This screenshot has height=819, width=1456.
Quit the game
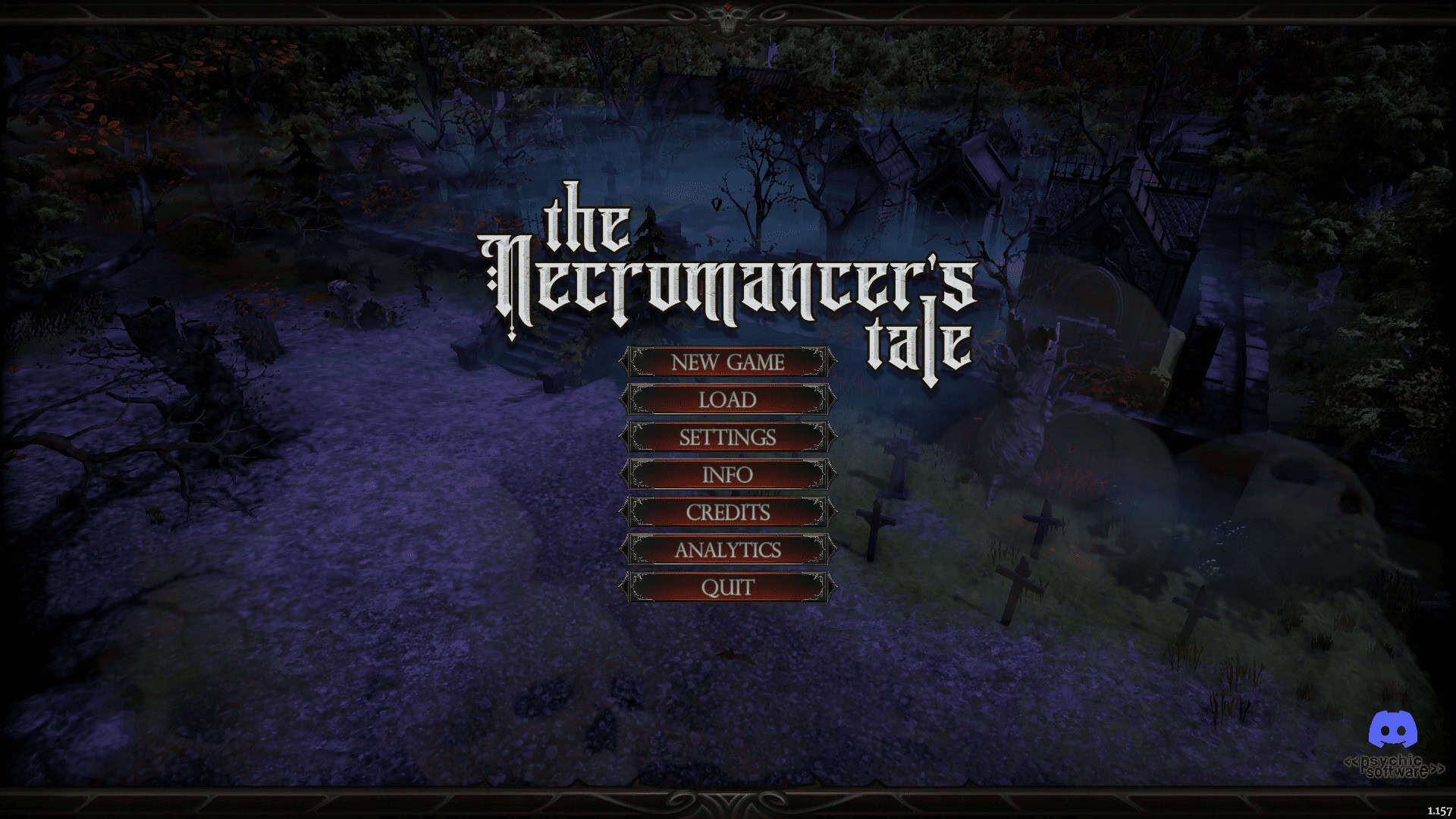coord(727,588)
